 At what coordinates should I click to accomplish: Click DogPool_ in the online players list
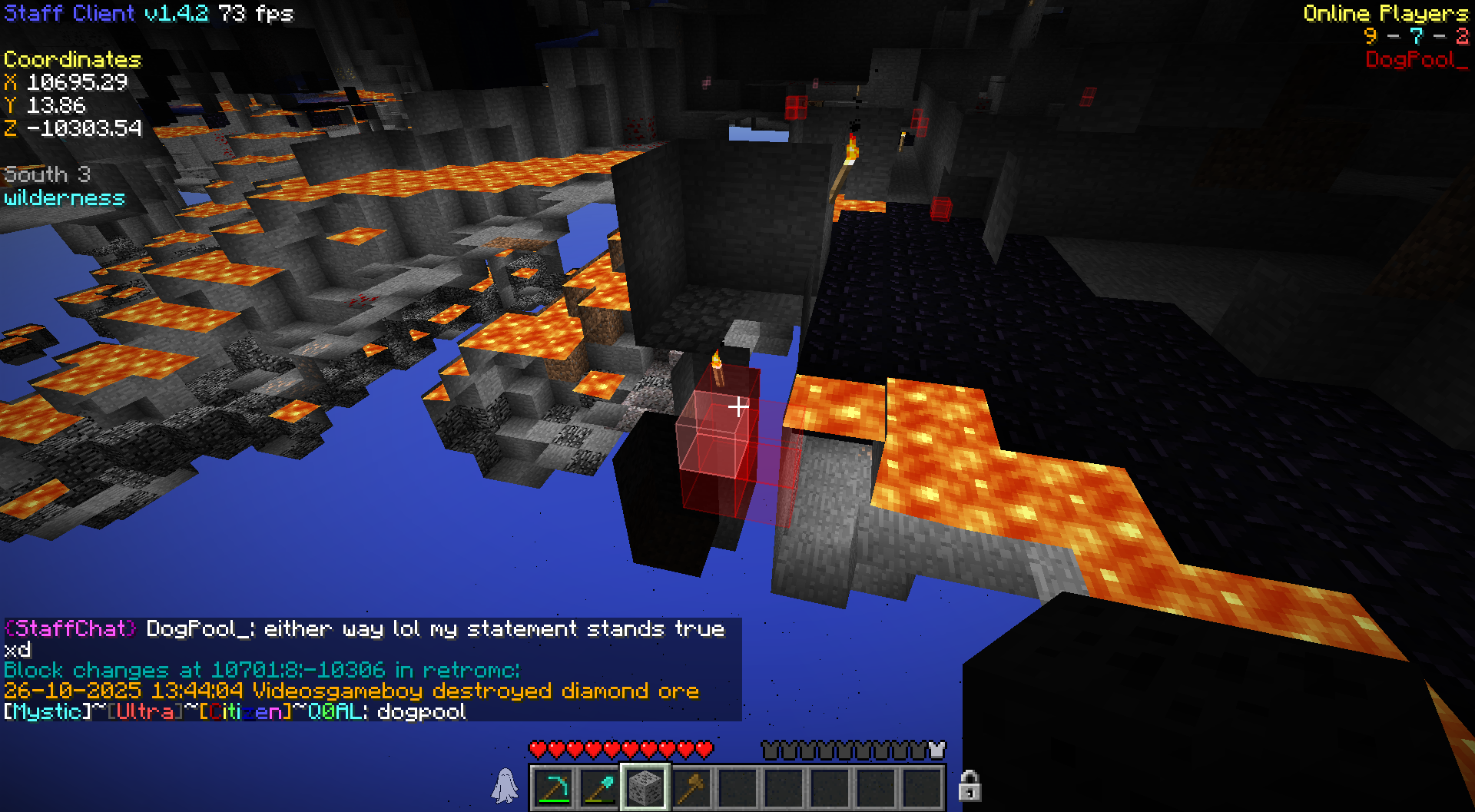coord(1415,60)
